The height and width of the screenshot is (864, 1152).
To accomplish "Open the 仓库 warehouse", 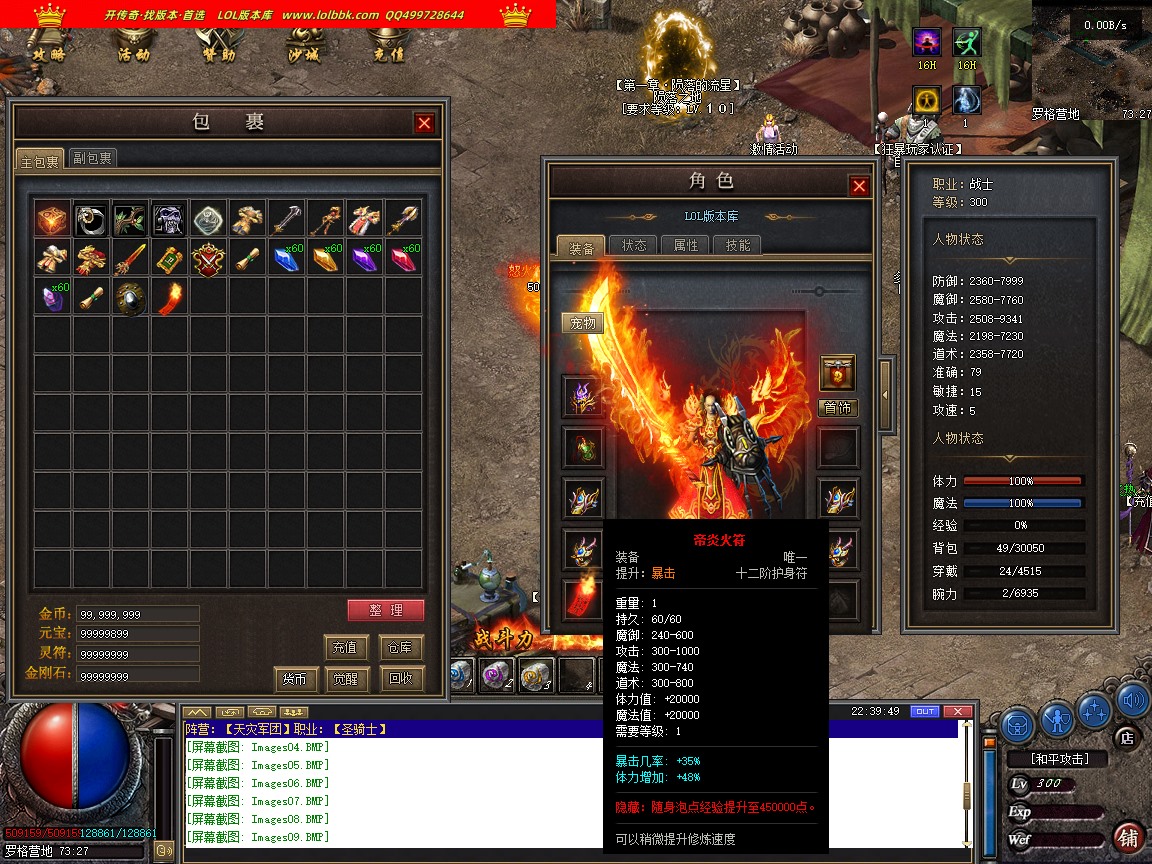I will [x=402, y=647].
